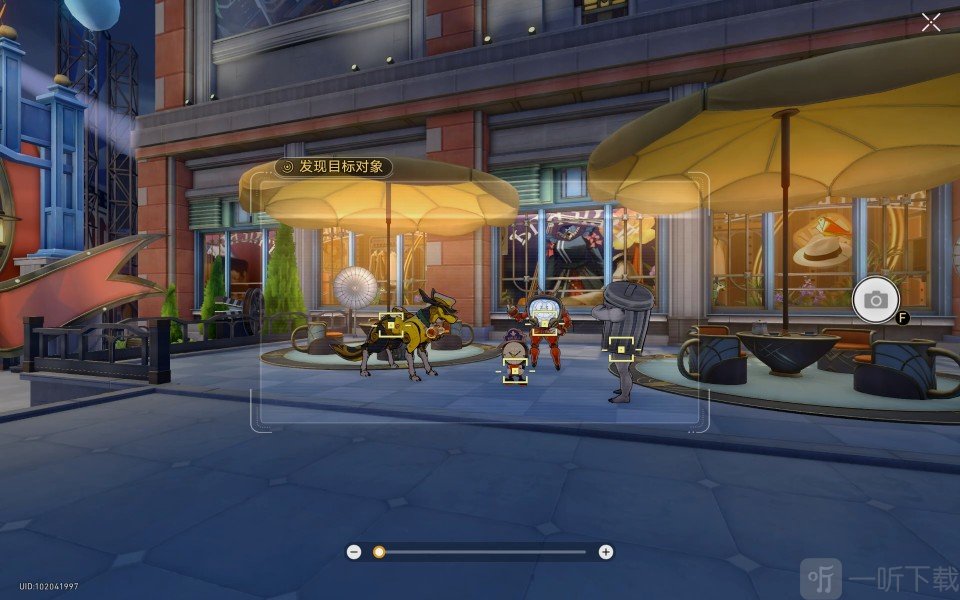Zoom in with the plus button
Screen dimensions: 960x600
pyautogui.click(x=605, y=552)
